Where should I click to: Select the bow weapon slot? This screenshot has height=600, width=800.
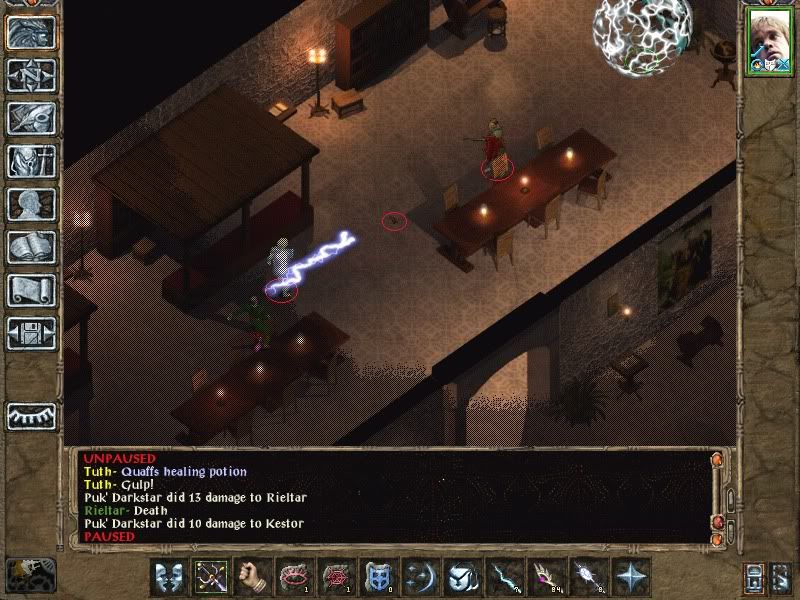pyautogui.click(x=212, y=577)
